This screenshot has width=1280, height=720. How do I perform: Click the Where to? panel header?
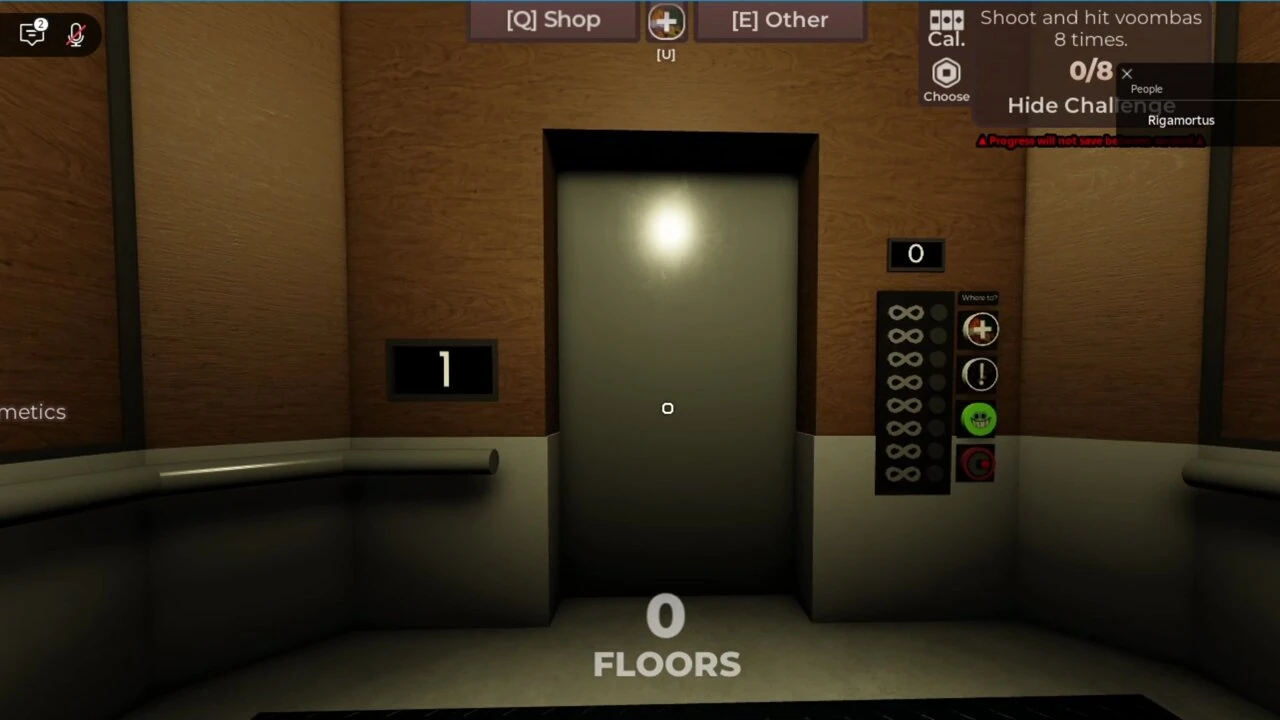click(979, 297)
